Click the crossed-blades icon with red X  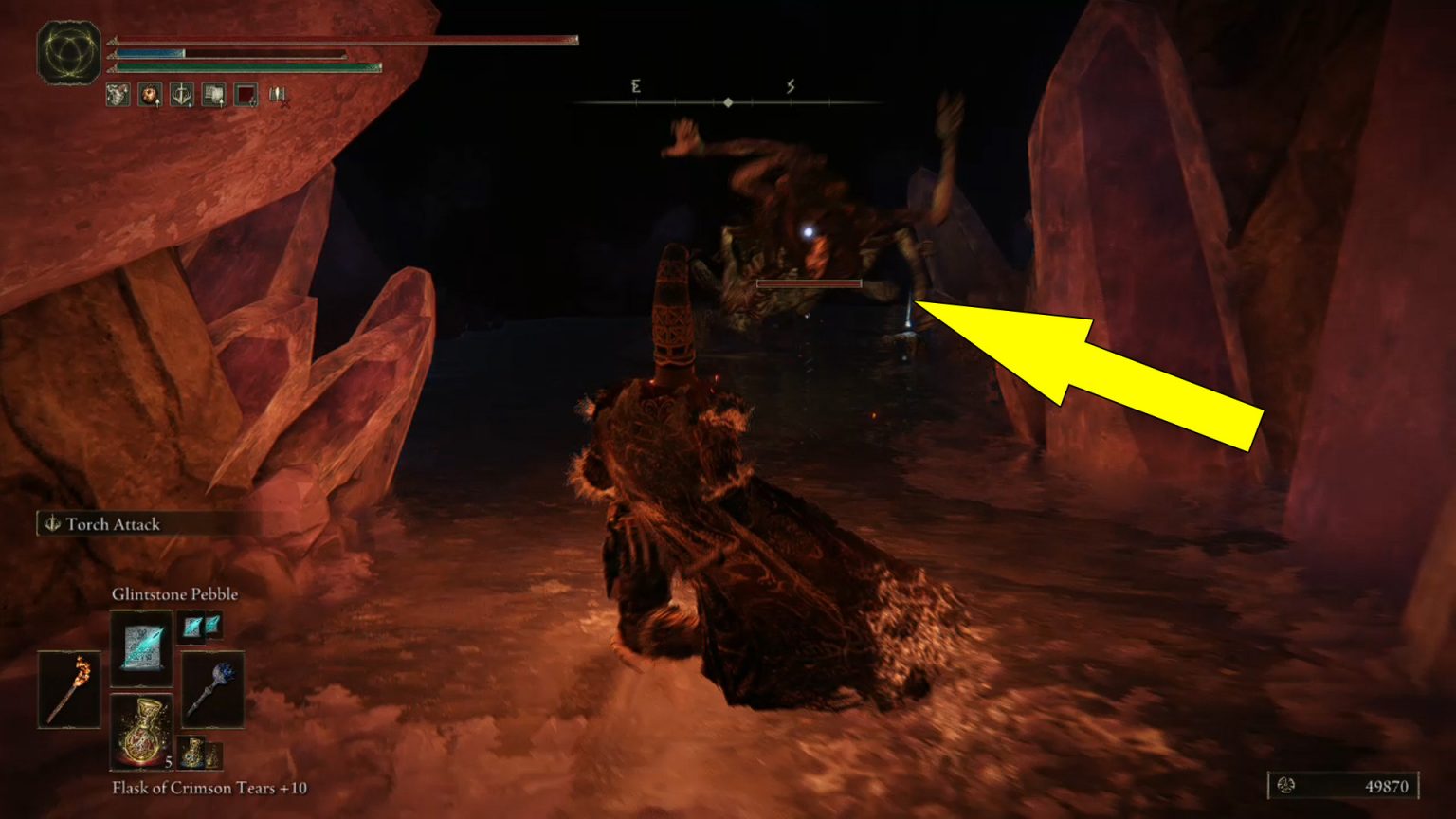pyautogui.click(x=280, y=96)
